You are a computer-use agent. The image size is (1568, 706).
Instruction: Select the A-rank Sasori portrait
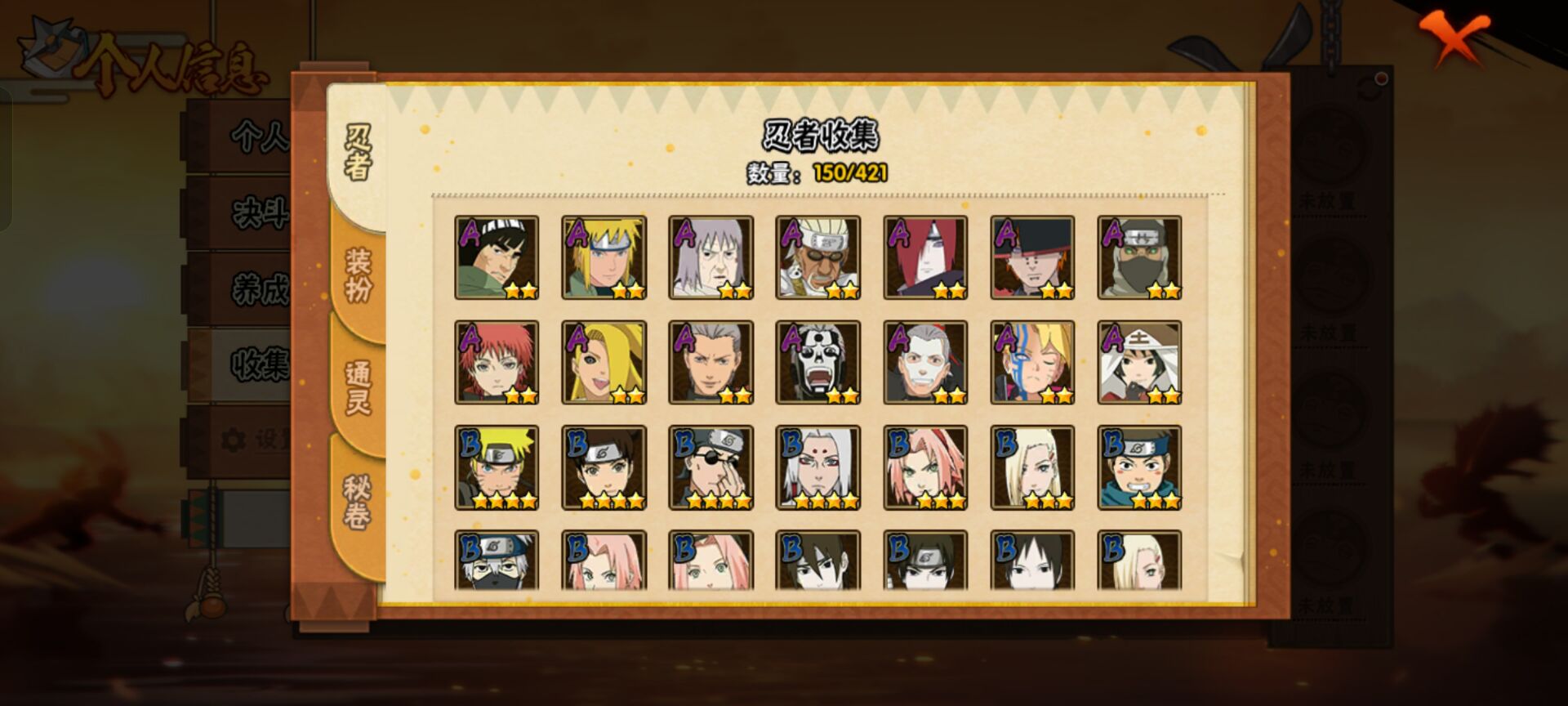pyautogui.click(x=497, y=362)
